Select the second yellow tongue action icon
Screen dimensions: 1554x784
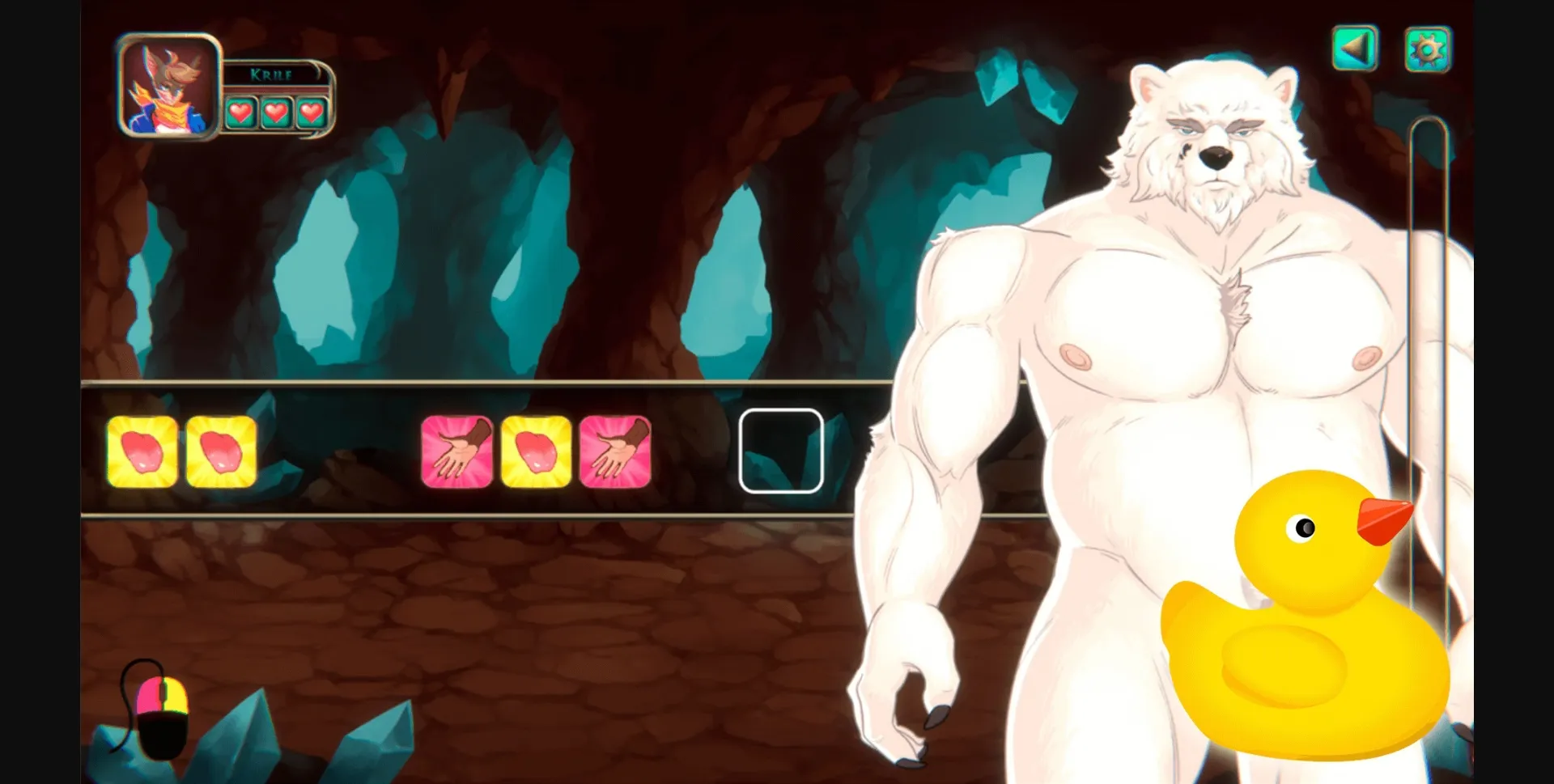tap(221, 451)
